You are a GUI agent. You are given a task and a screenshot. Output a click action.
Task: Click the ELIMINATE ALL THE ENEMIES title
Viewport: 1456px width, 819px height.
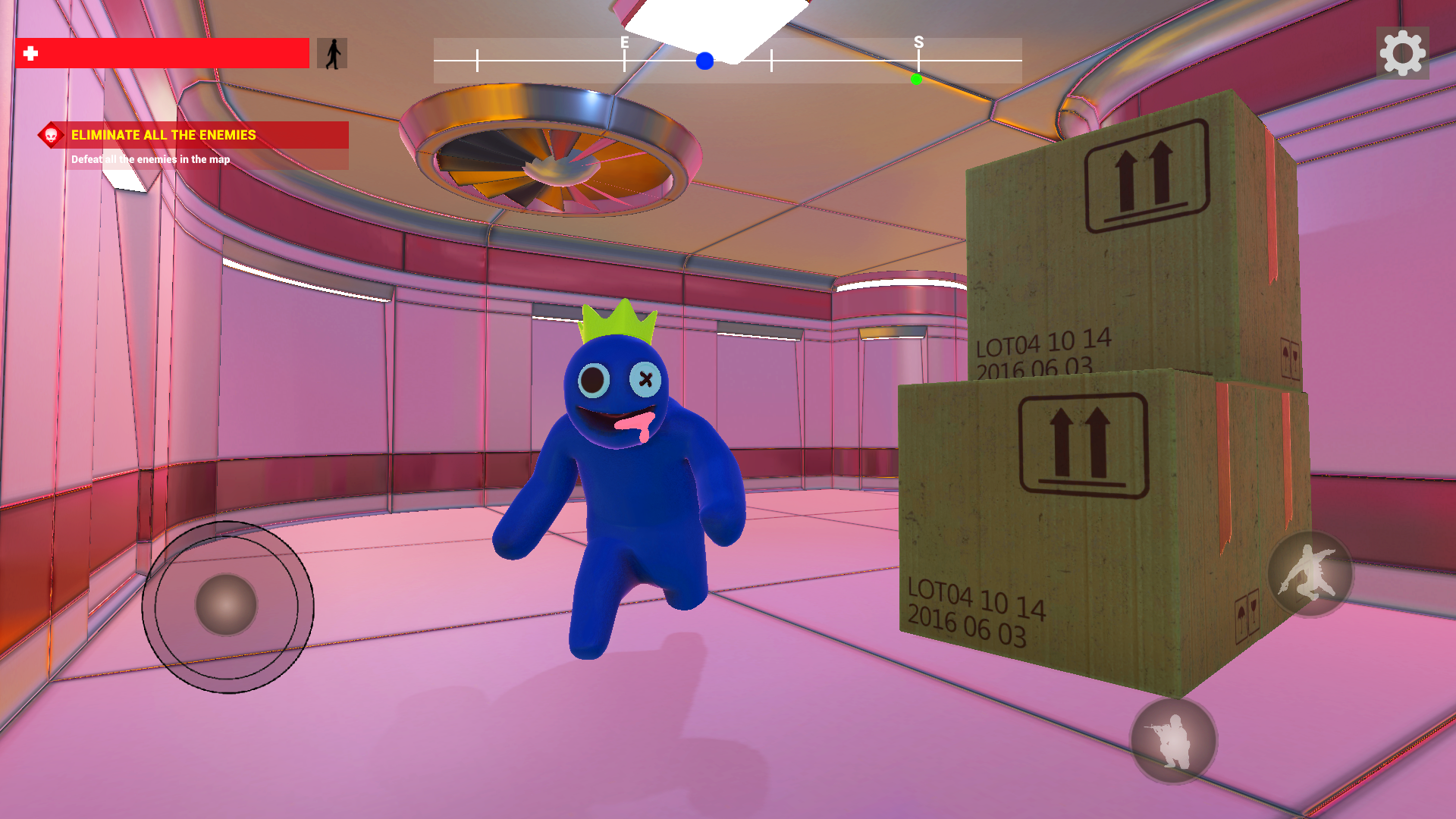163,135
